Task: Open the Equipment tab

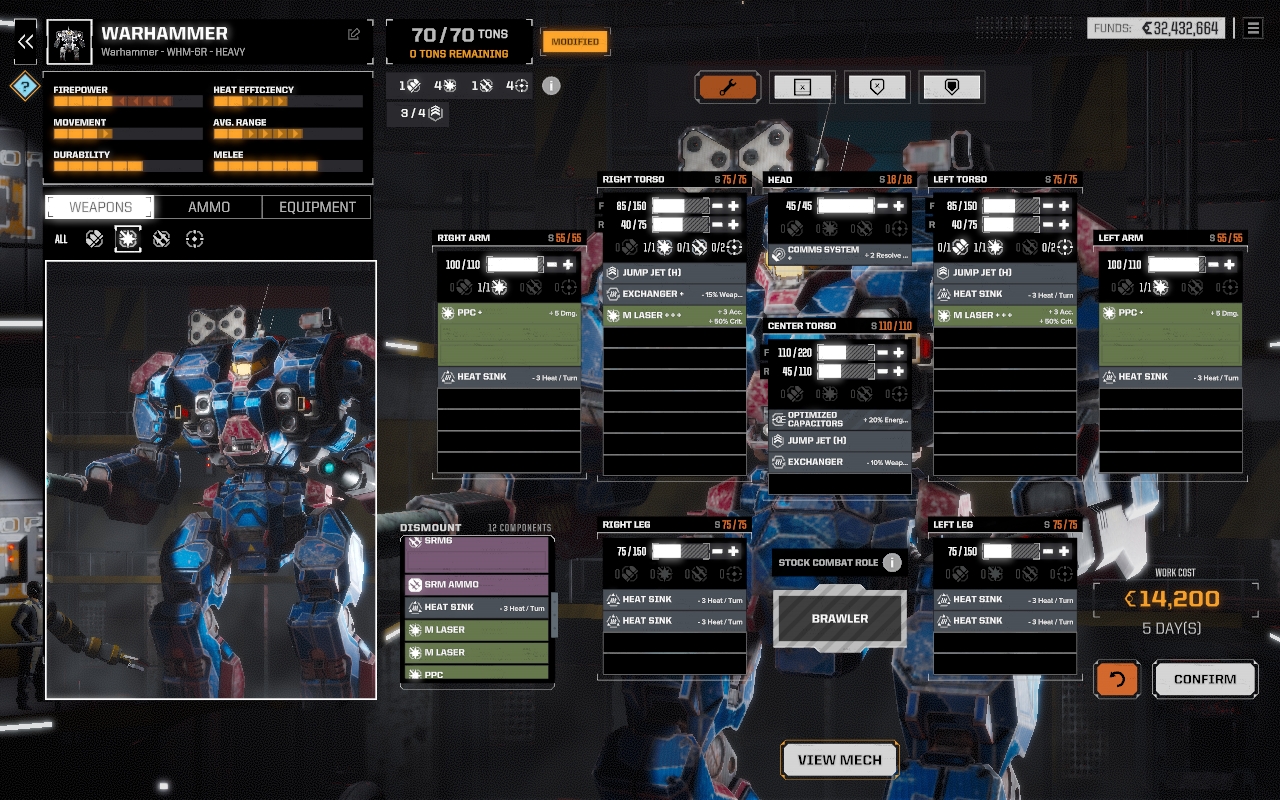Action: pos(317,207)
